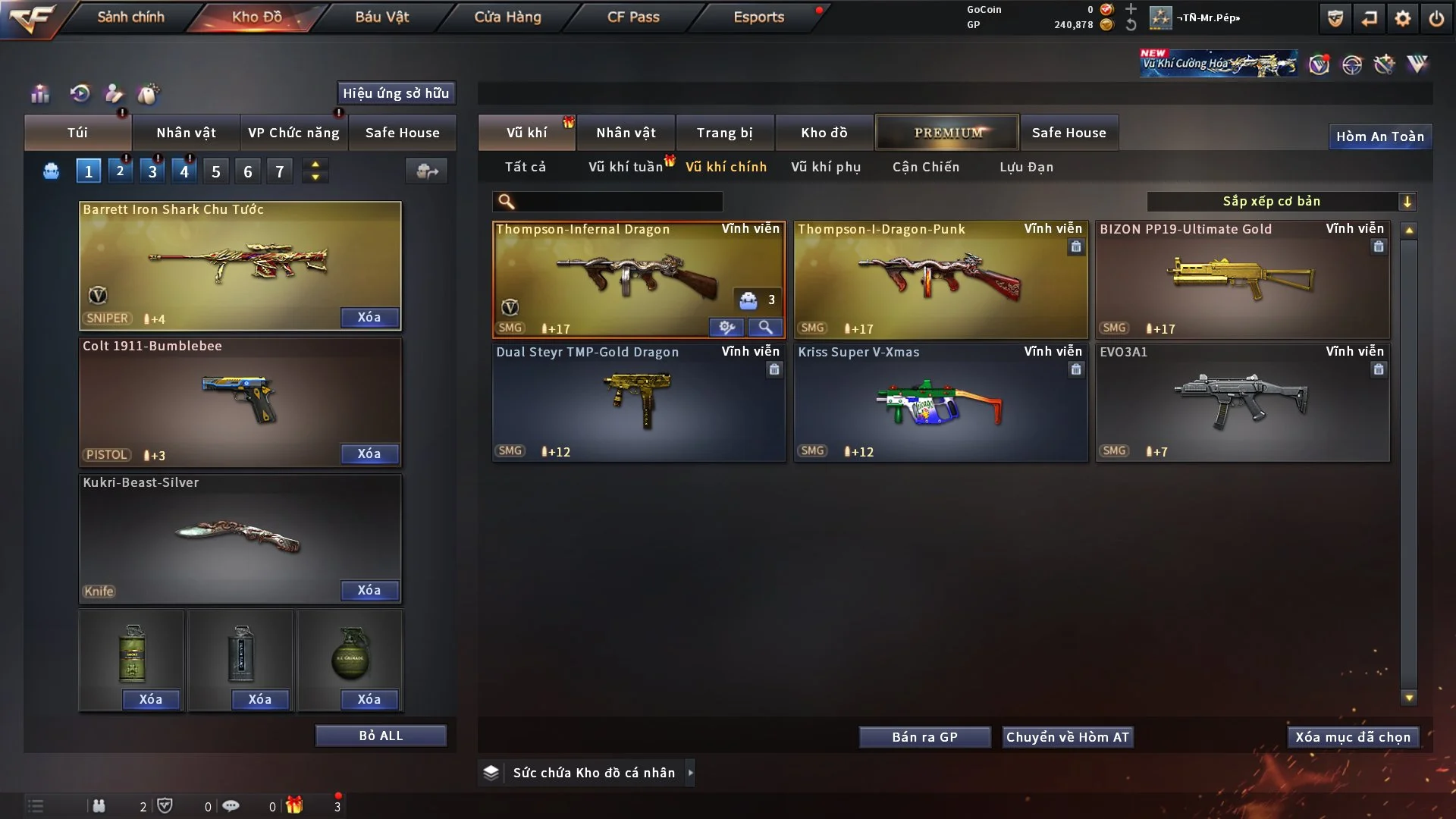This screenshot has width=1456, height=819.
Task: Open the Hòm An Toàn safe box
Action: tap(1379, 136)
